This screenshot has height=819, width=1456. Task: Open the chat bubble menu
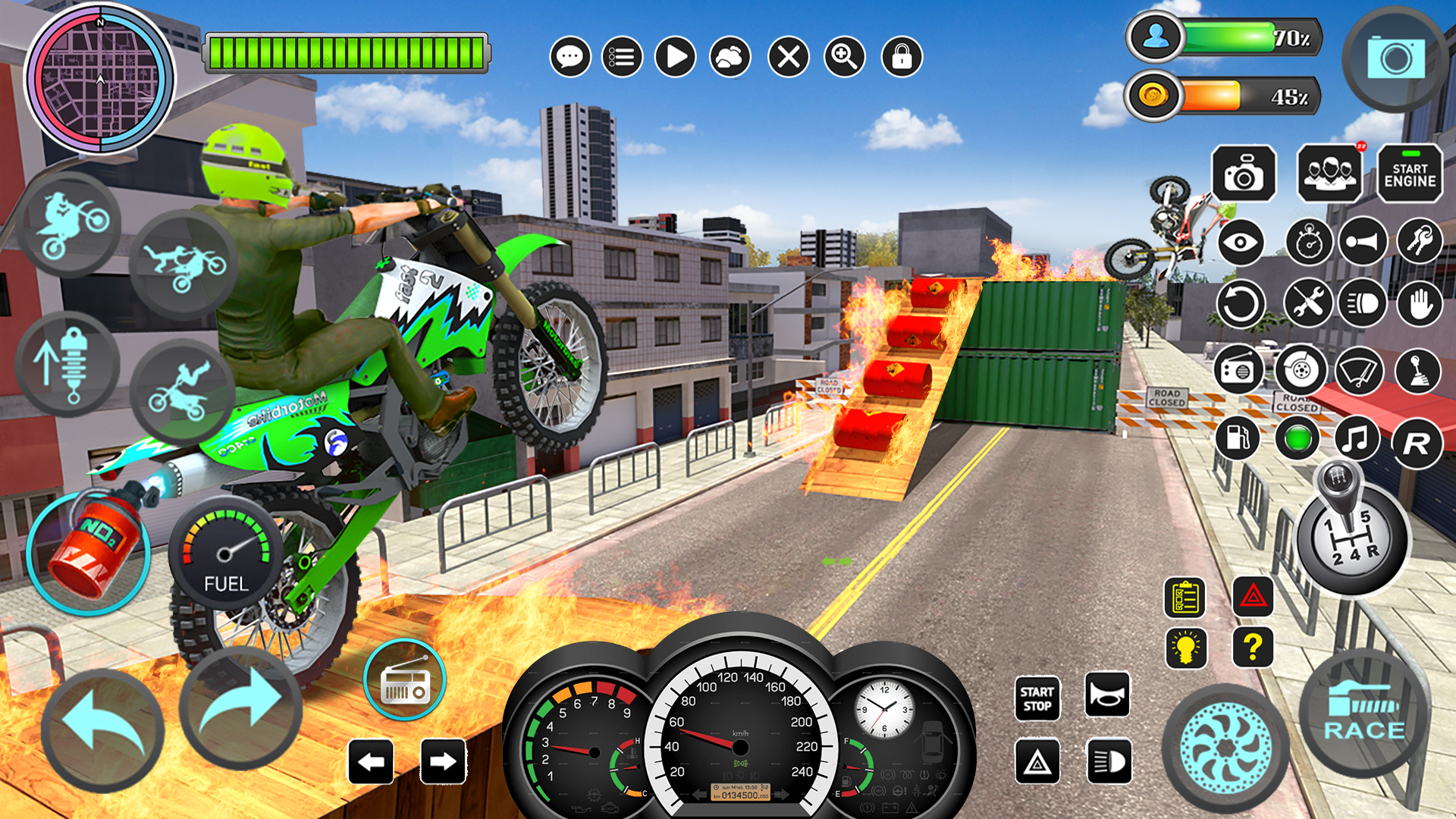[x=570, y=57]
